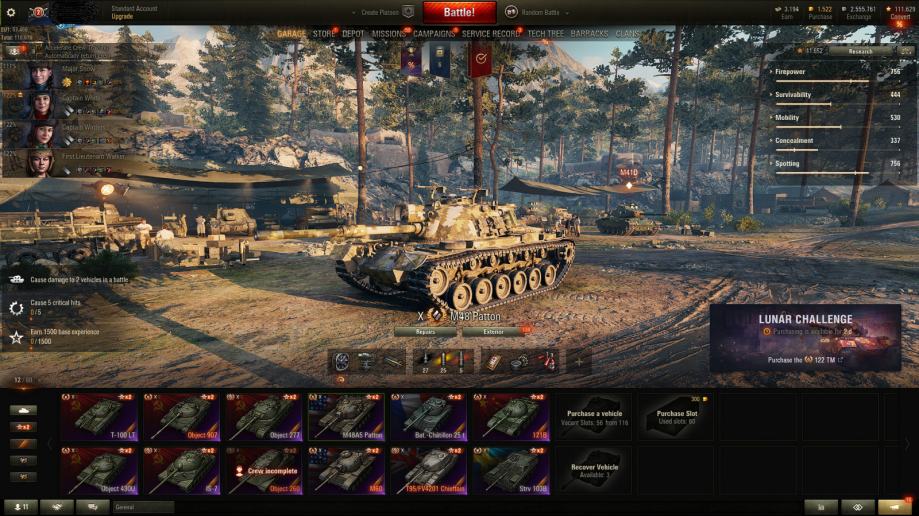Select the Strv 103B tank
The width and height of the screenshot is (919, 516).
click(510, 470)
